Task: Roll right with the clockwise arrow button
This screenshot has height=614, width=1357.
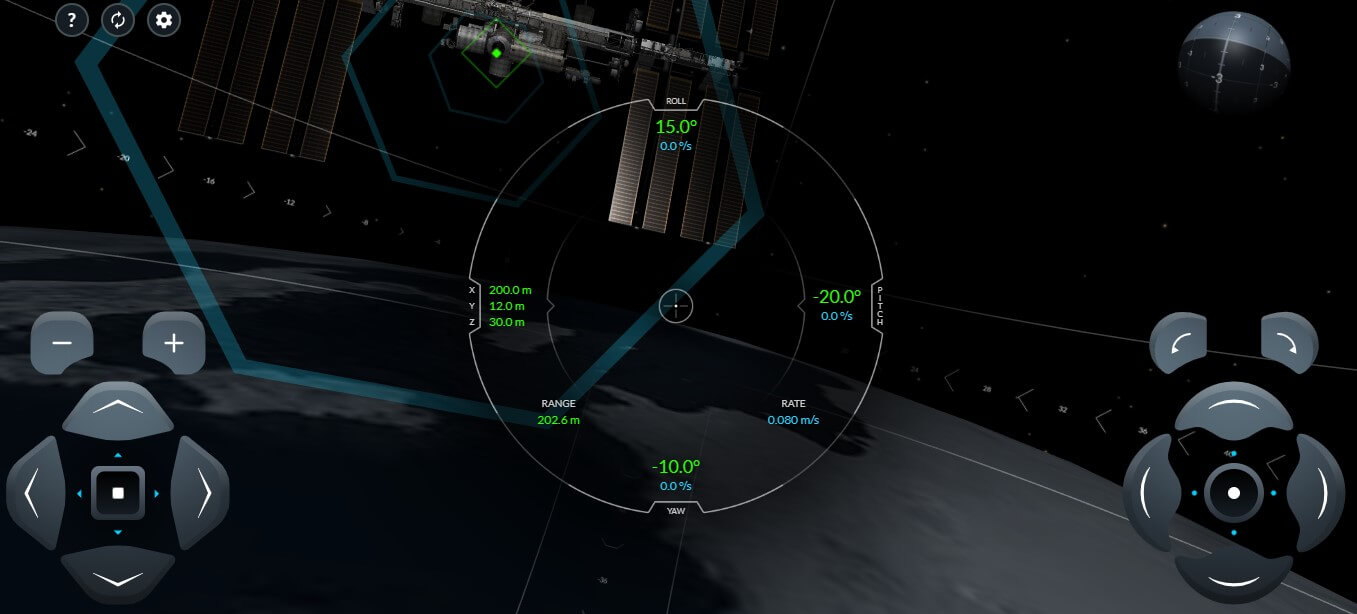Action: click(x=1289, y=343)
